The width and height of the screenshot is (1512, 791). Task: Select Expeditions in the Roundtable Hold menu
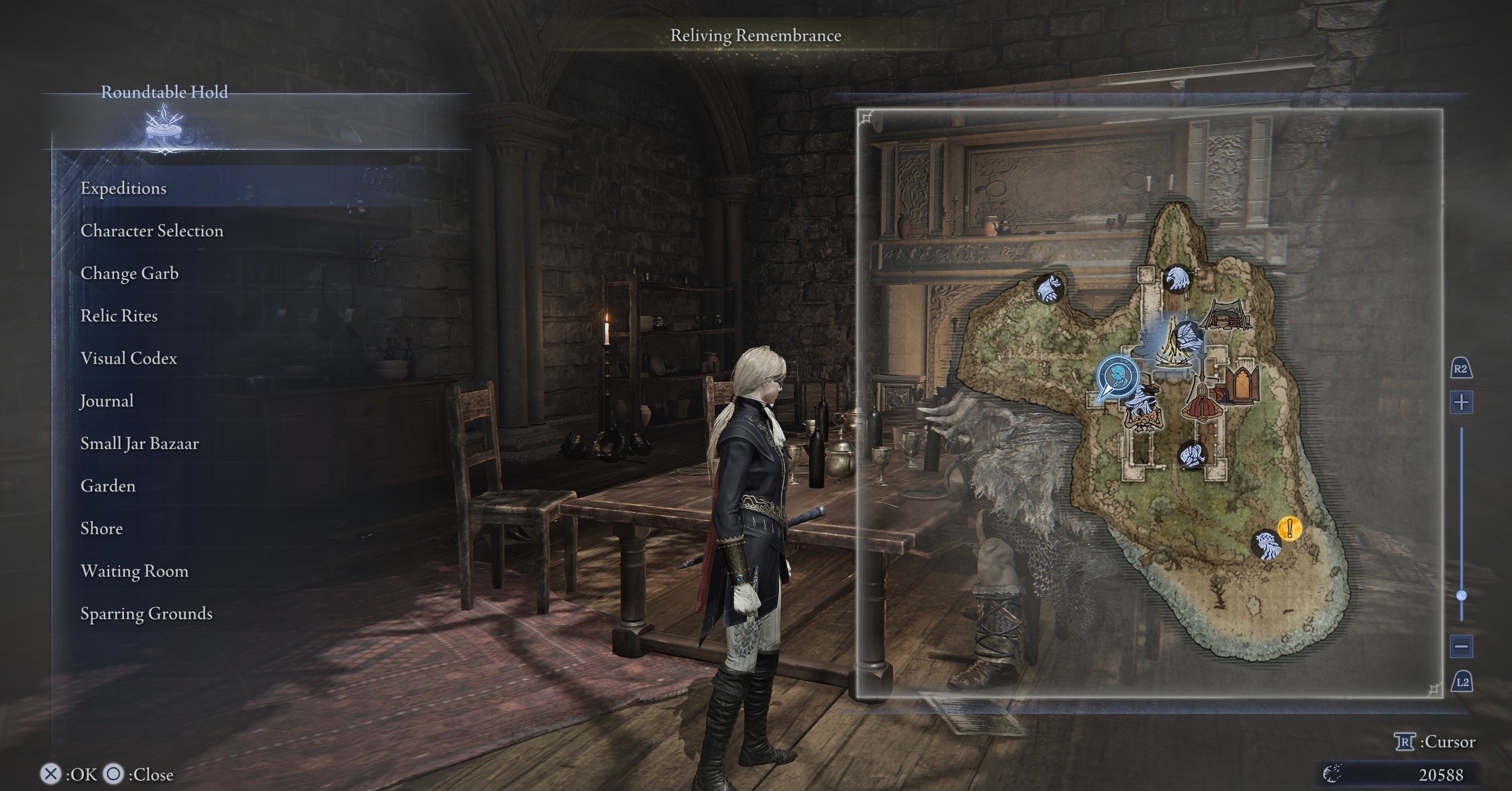pyautogui.click(x=123, y=188)
